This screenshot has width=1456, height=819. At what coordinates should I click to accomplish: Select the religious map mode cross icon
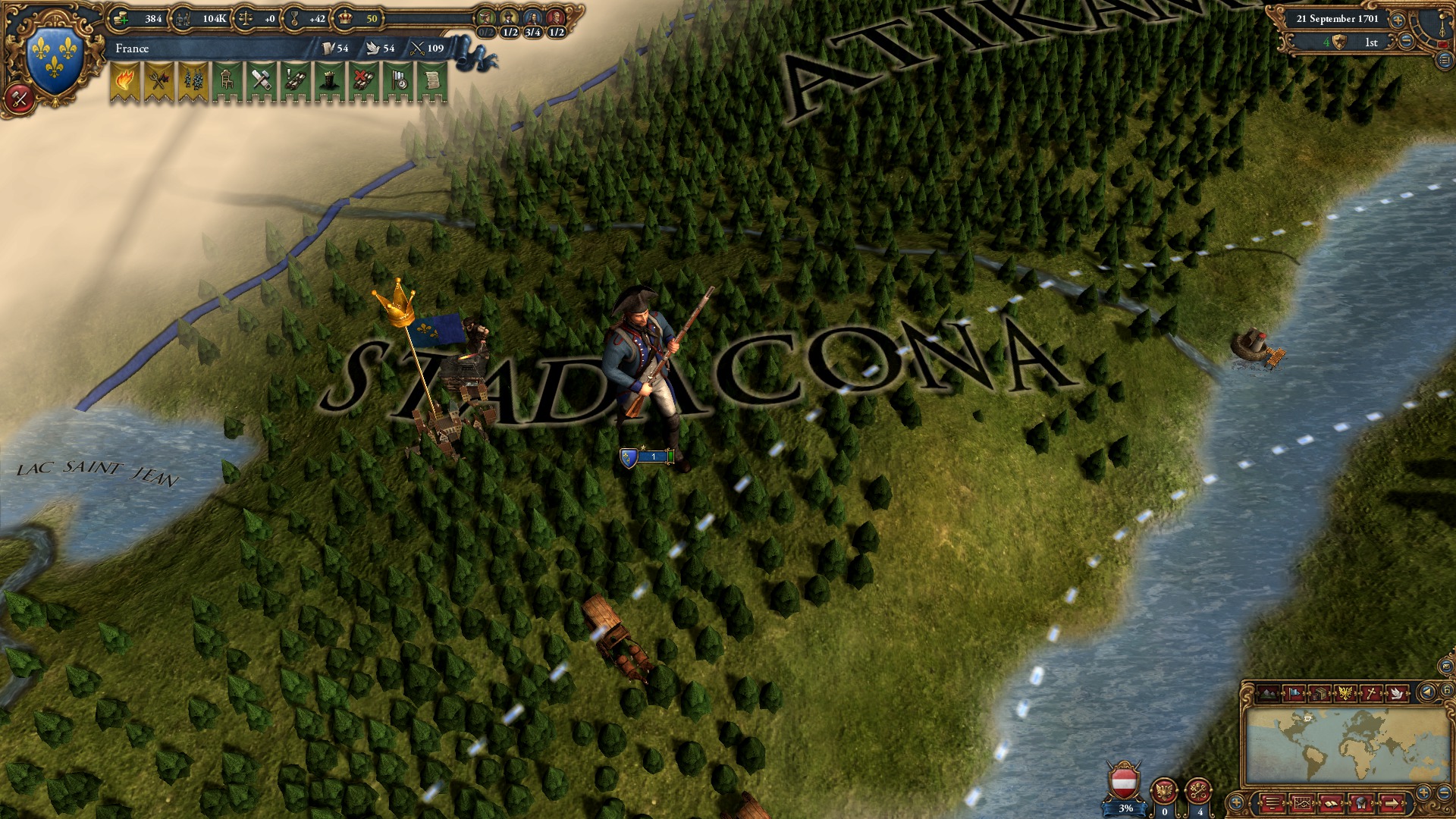(x=1372, y=693)
